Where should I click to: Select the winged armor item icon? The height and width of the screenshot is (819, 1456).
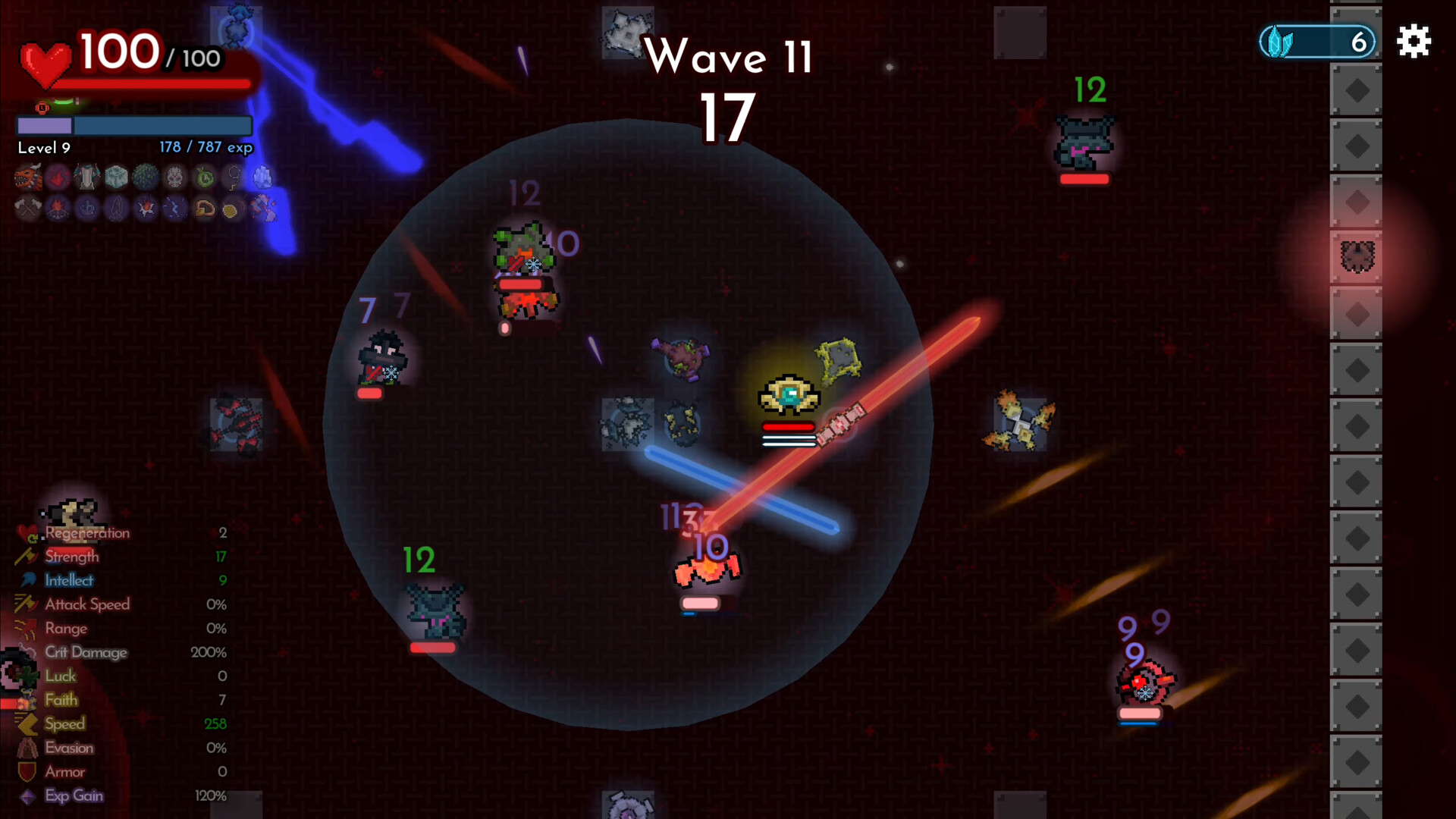tap(86, 177)
